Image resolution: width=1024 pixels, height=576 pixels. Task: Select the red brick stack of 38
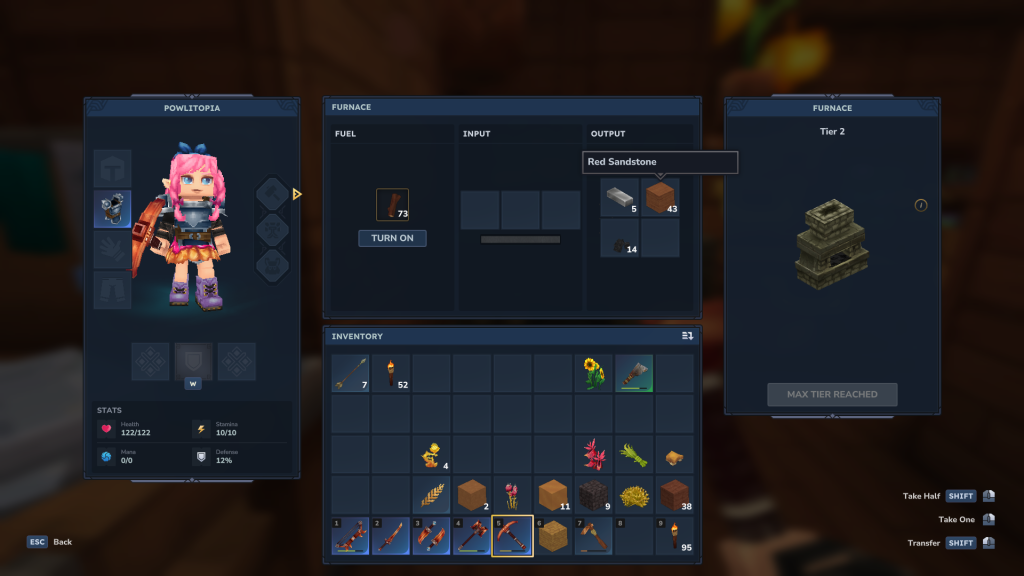[675, 495]
